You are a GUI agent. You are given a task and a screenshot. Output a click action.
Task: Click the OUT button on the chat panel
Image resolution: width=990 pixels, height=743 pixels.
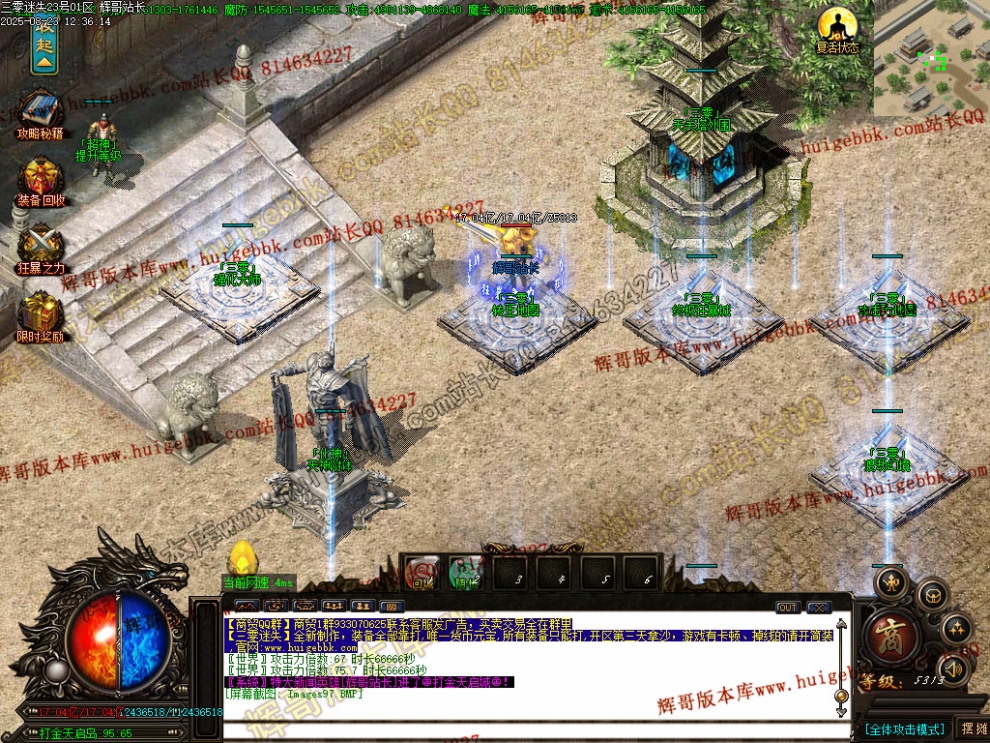coord(787,607)
